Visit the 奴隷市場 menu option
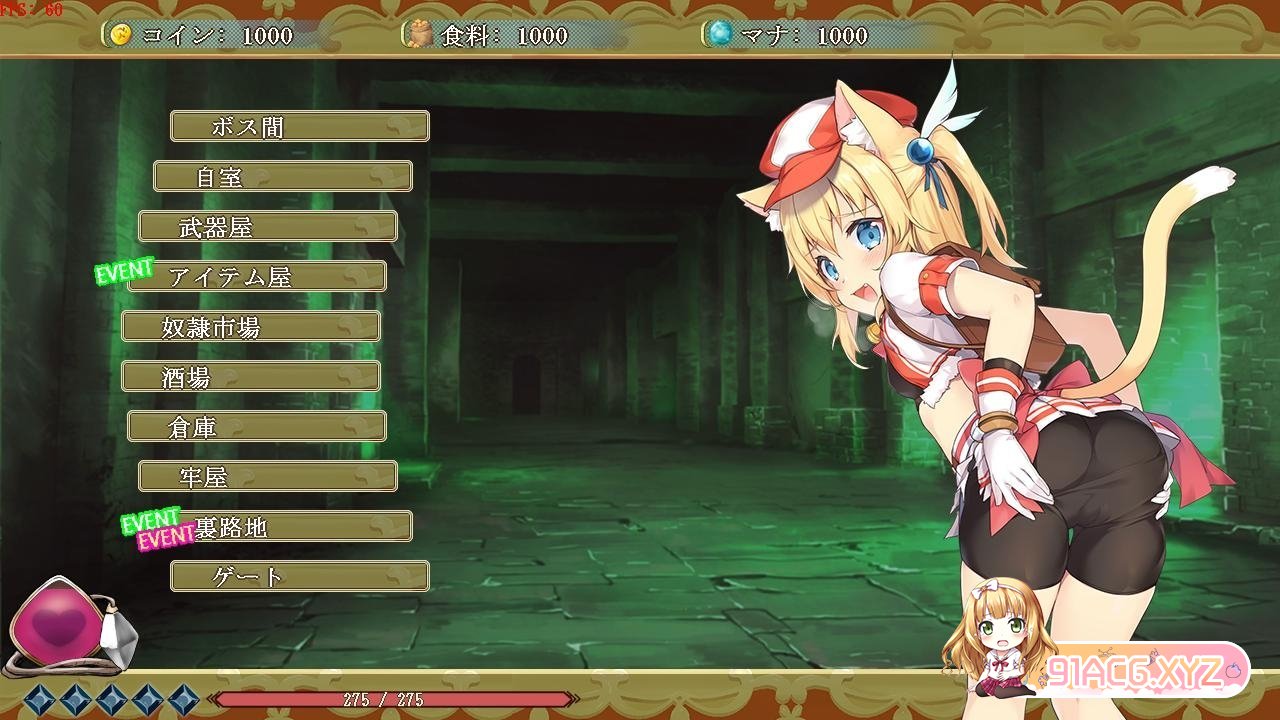 (250, 326)
